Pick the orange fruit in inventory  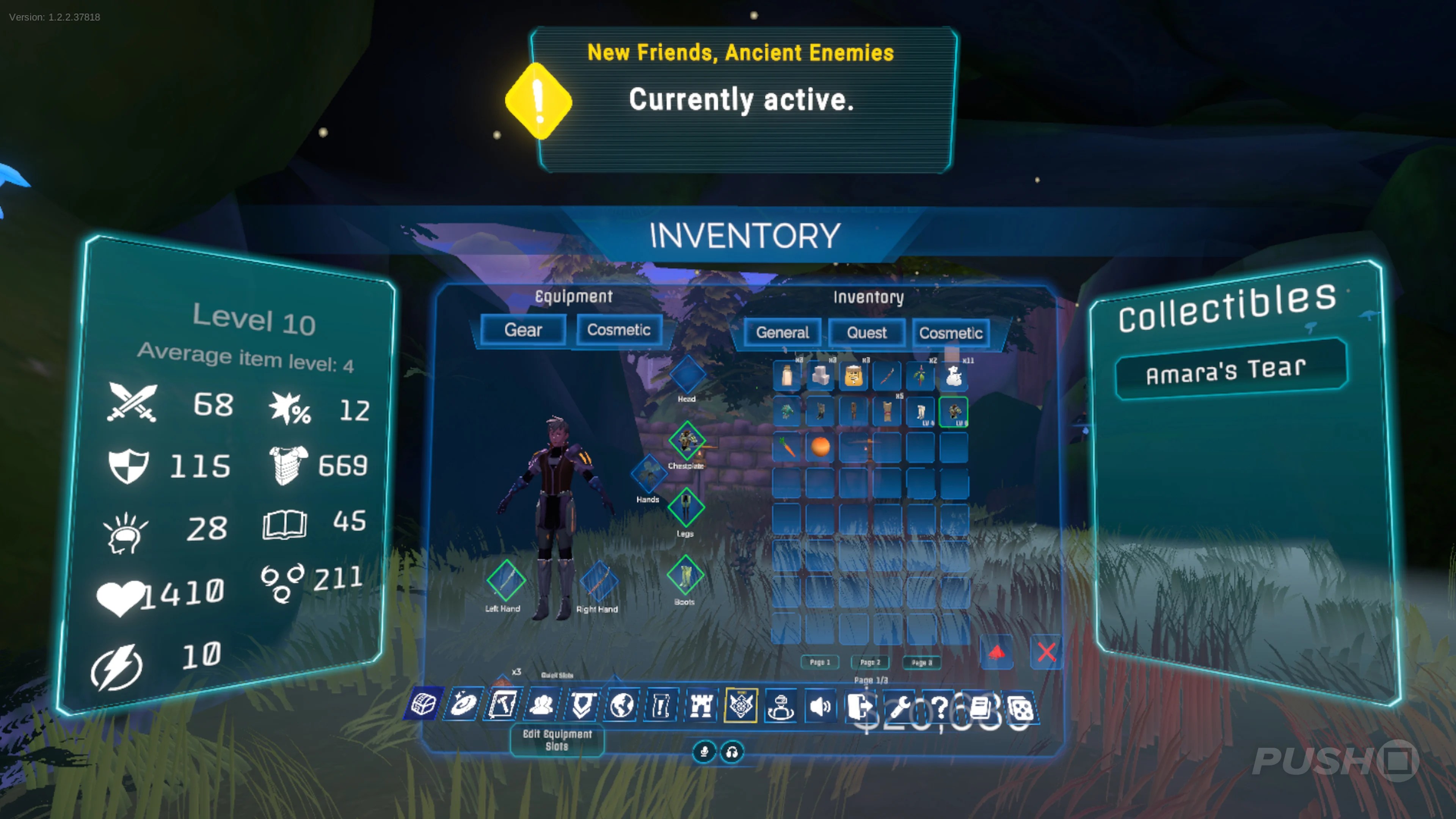click(x=820, y=447)
